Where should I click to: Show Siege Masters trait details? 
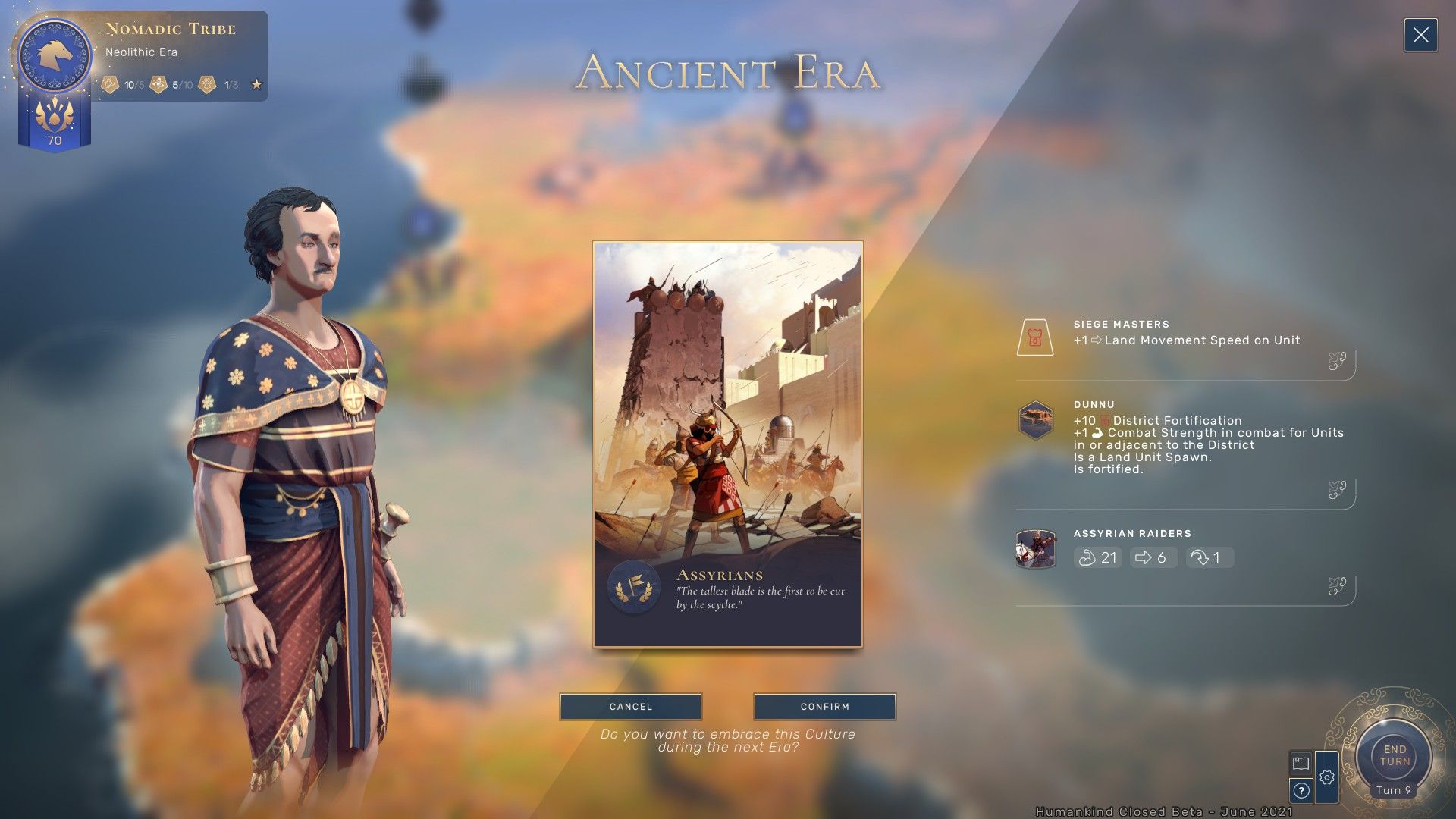click(1035, 337)
